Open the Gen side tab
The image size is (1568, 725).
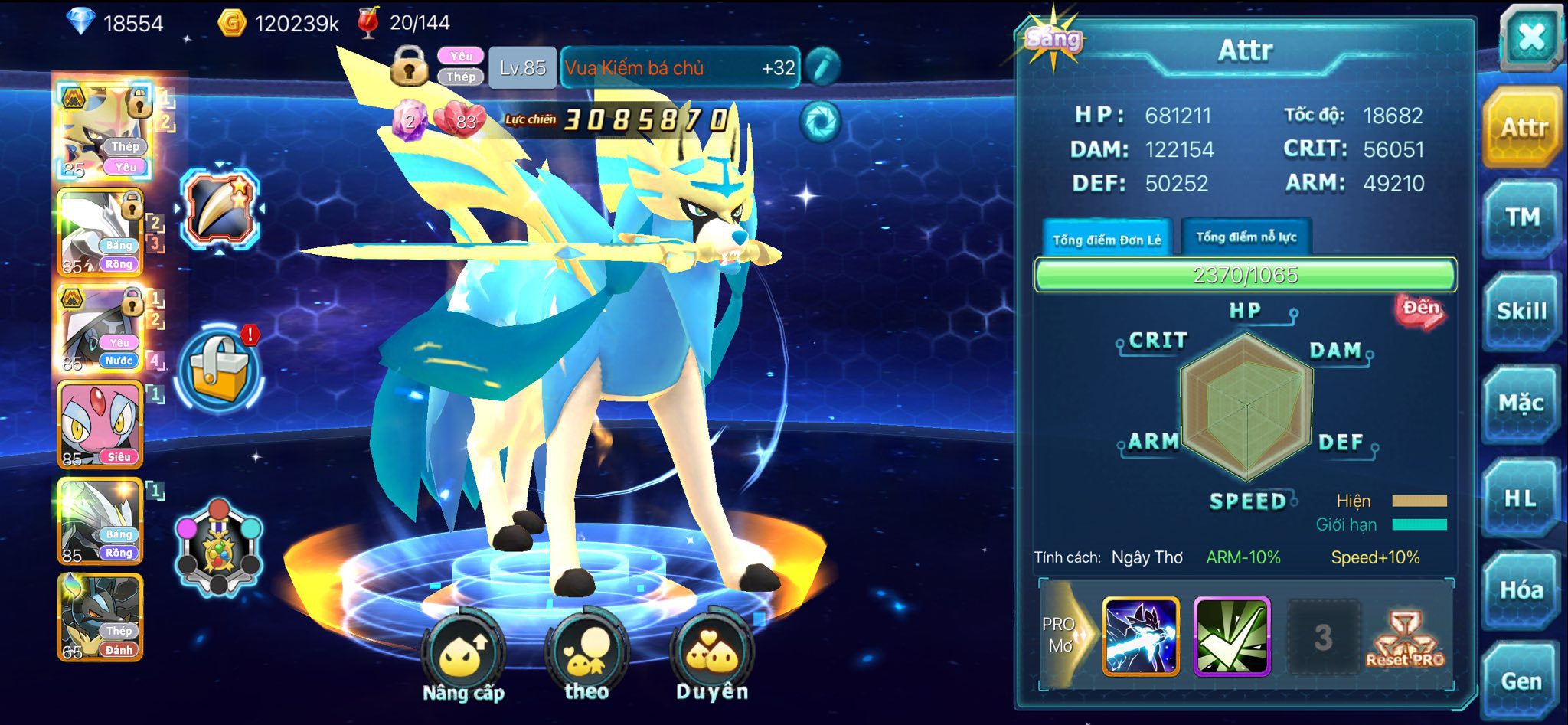coord(1521,681)
